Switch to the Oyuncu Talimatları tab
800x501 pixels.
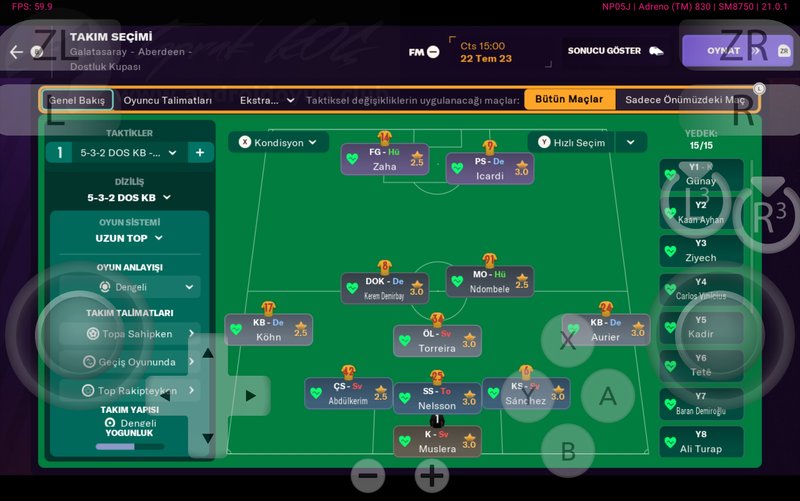pos(168,100)
